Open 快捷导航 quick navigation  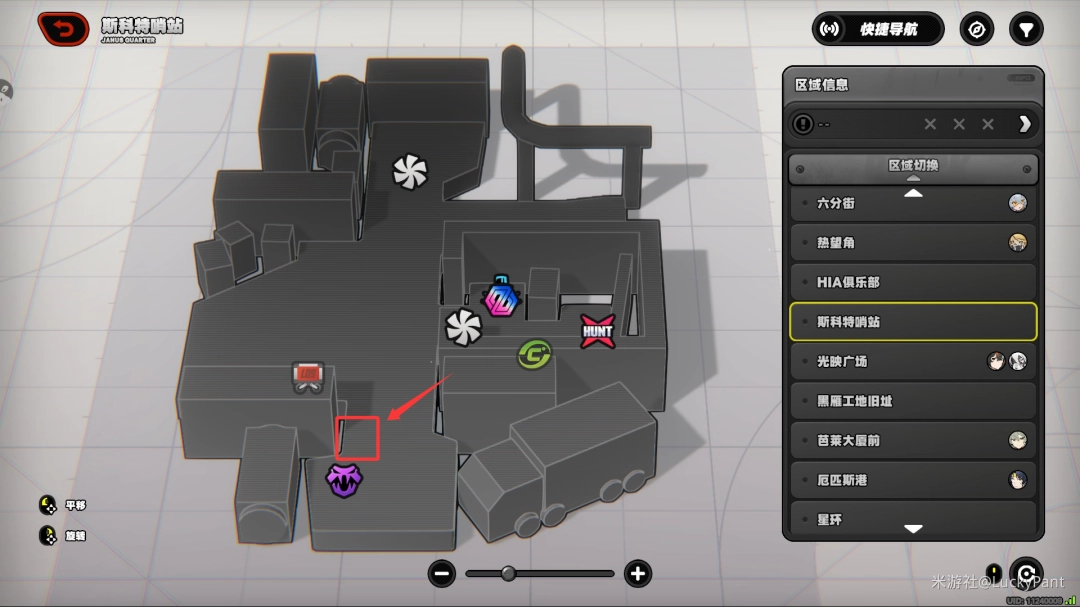(x=877, y=29)
